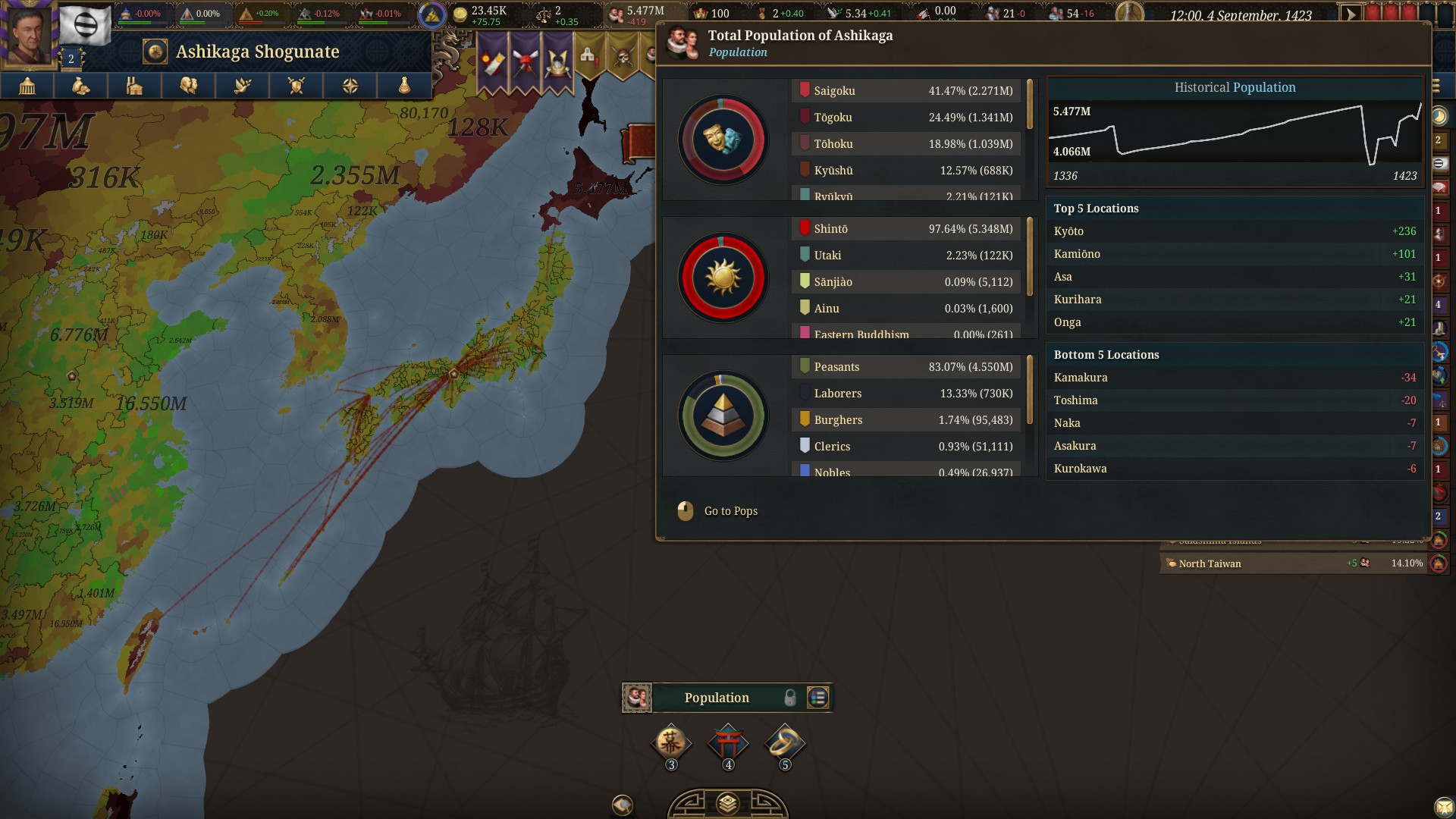
Task: Open the research tab with flask icon
Action: coord(404,86)
